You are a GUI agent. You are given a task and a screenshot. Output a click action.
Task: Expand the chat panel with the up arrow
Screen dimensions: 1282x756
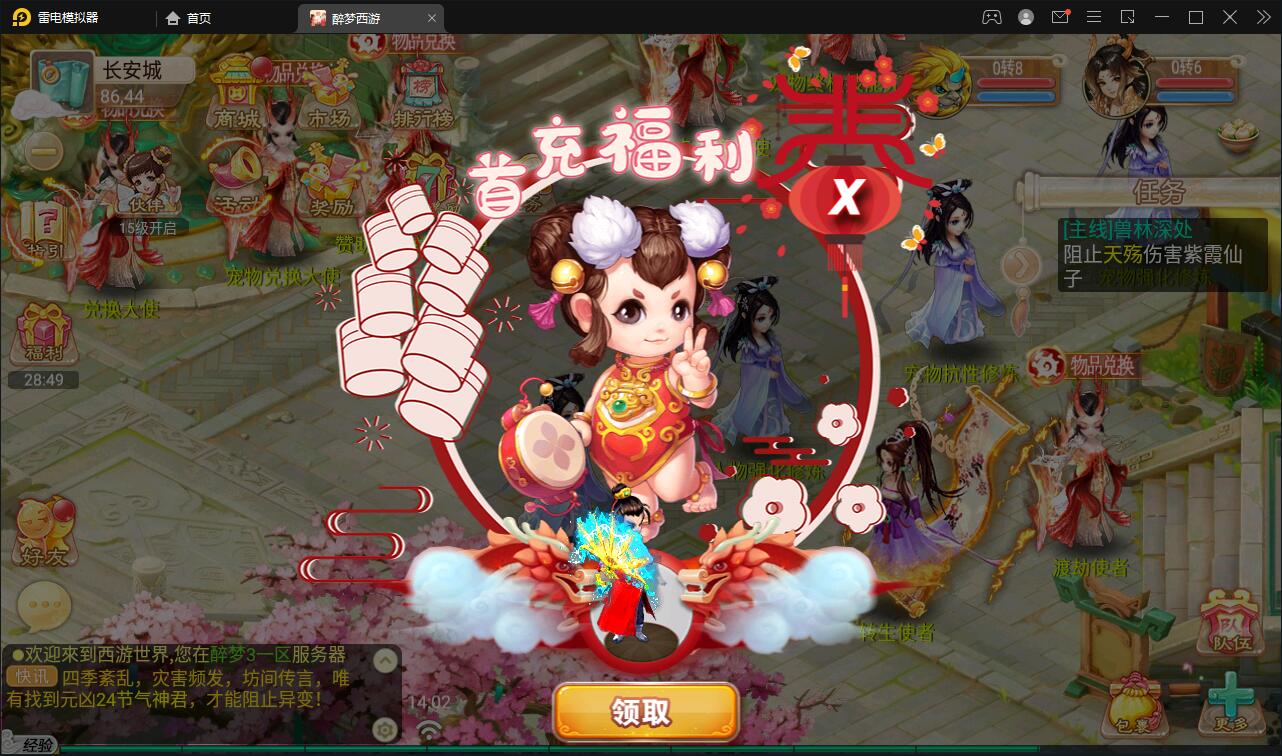(x=385, y=660)
